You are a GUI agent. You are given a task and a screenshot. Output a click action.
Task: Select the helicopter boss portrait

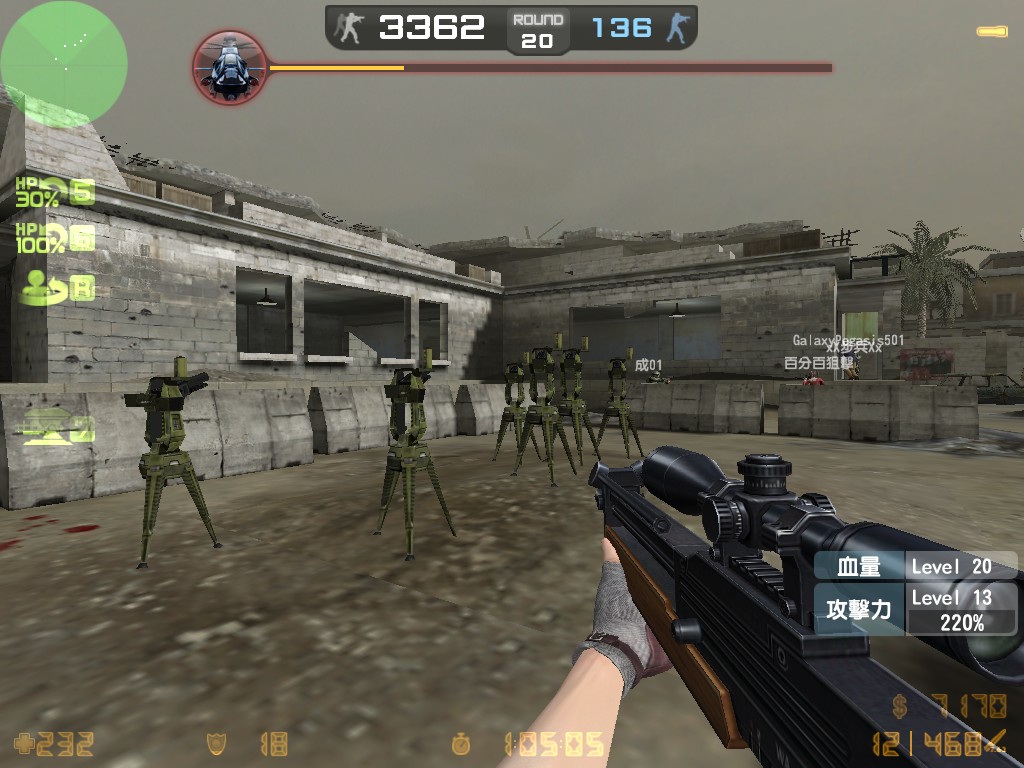point(229,67)
